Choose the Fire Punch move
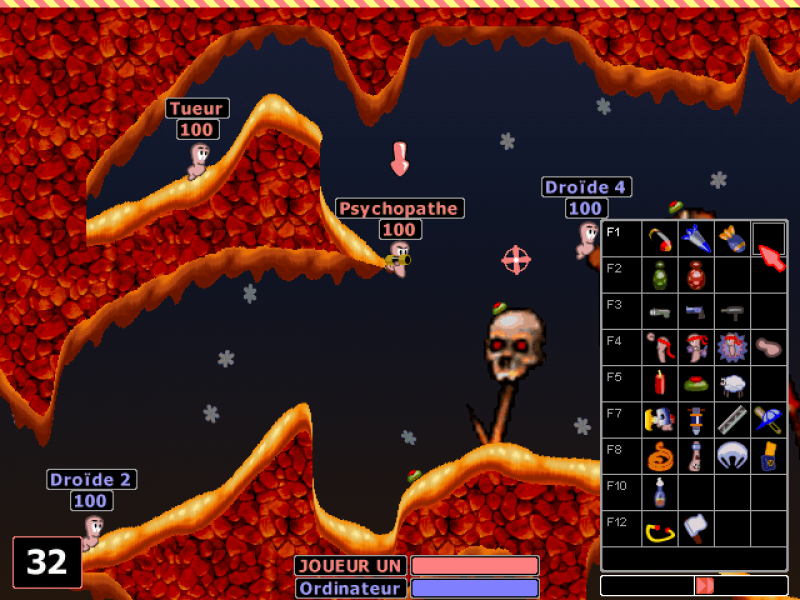 659,347
